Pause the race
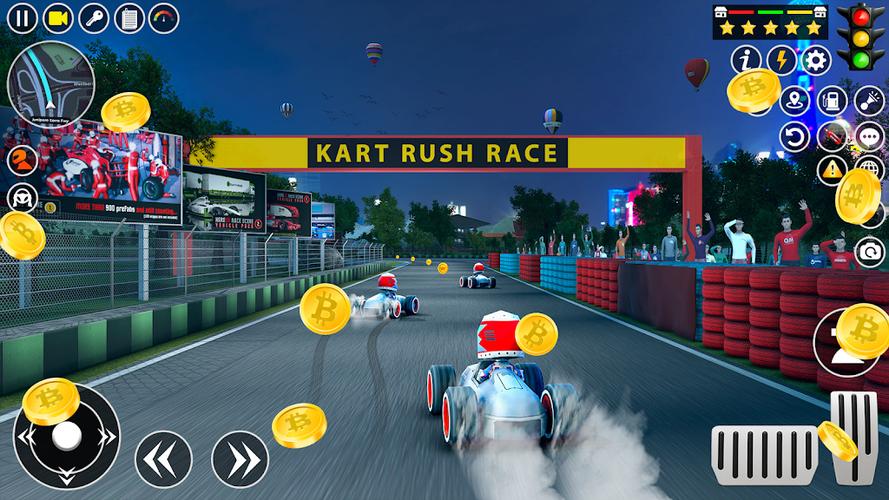889x500 pixels. tap(22, 17)
